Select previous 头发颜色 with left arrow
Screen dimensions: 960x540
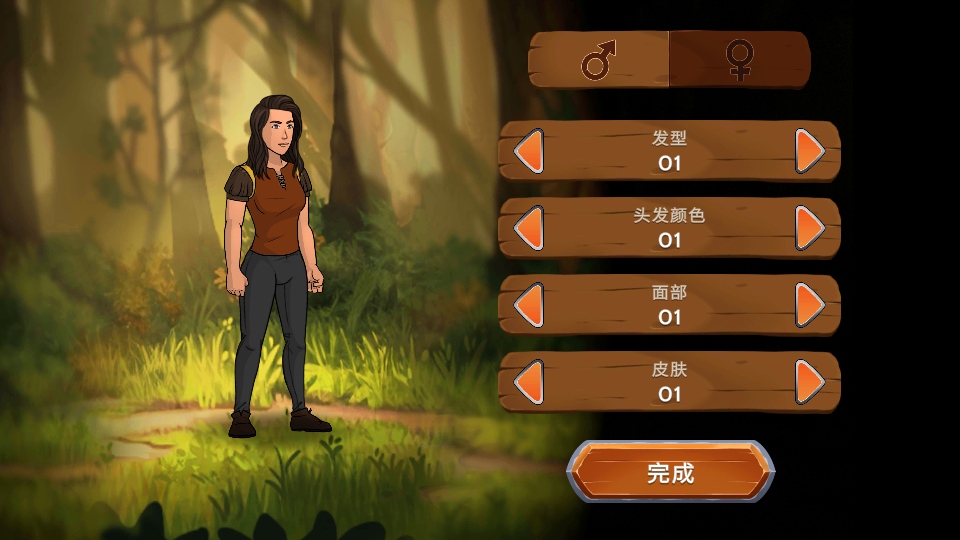528,228
